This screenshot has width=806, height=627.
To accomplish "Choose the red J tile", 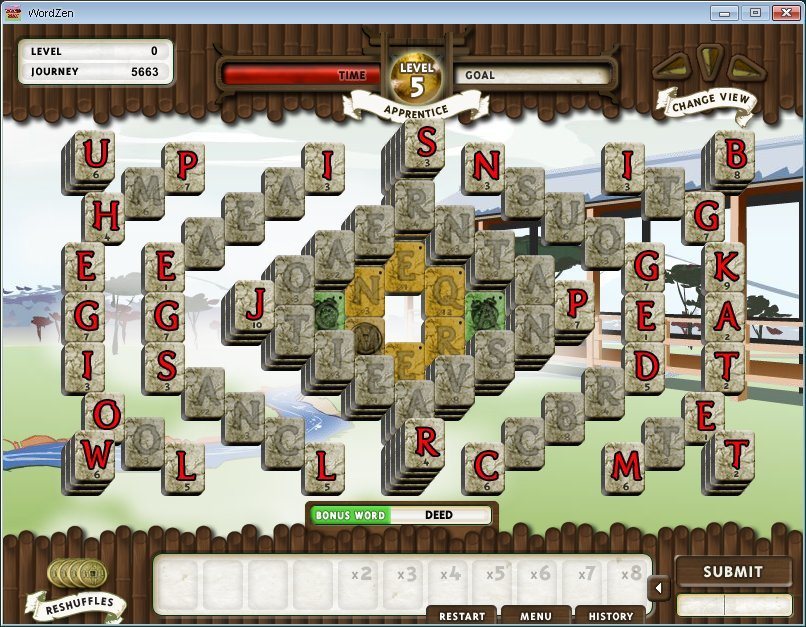I will pyautogui.click(x=257, y=303).
